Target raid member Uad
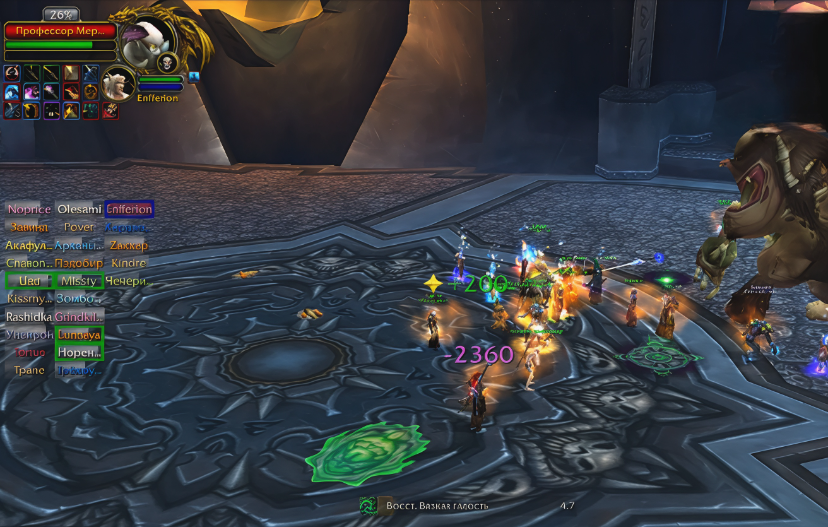This screenshot has width=828, height=527. 29,281
